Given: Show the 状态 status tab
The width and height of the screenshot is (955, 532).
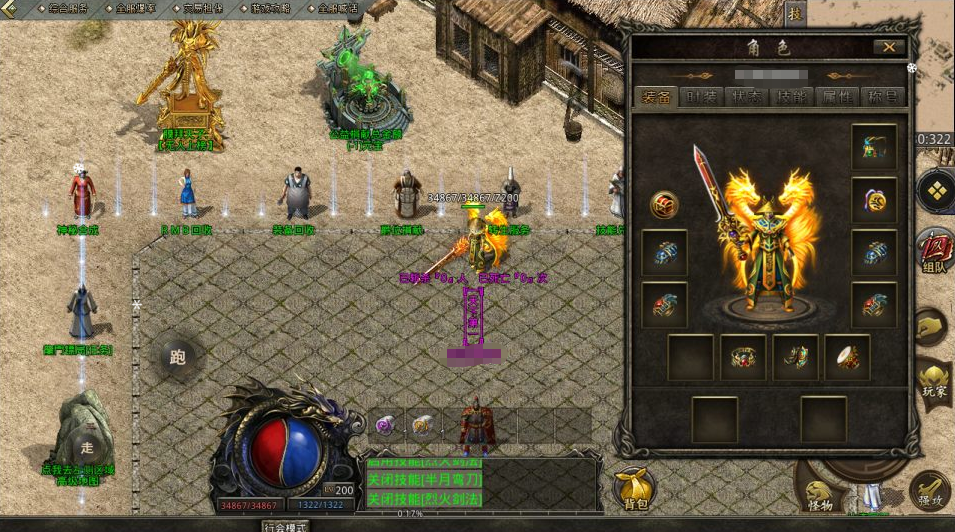Looking at the screenshot, I should (x=746, y=97).
